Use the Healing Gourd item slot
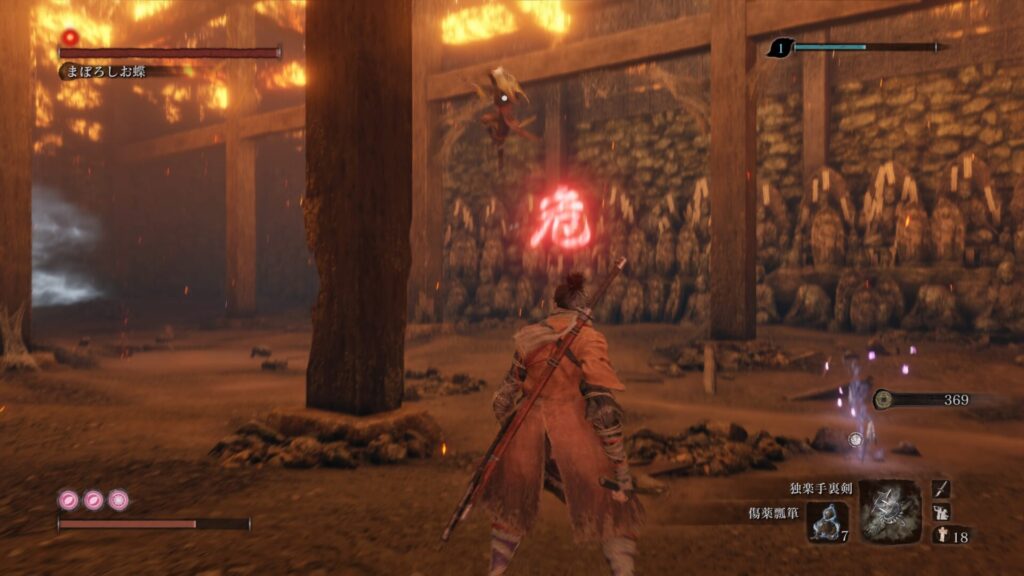 pyautogui.click(x=828, y=522)
